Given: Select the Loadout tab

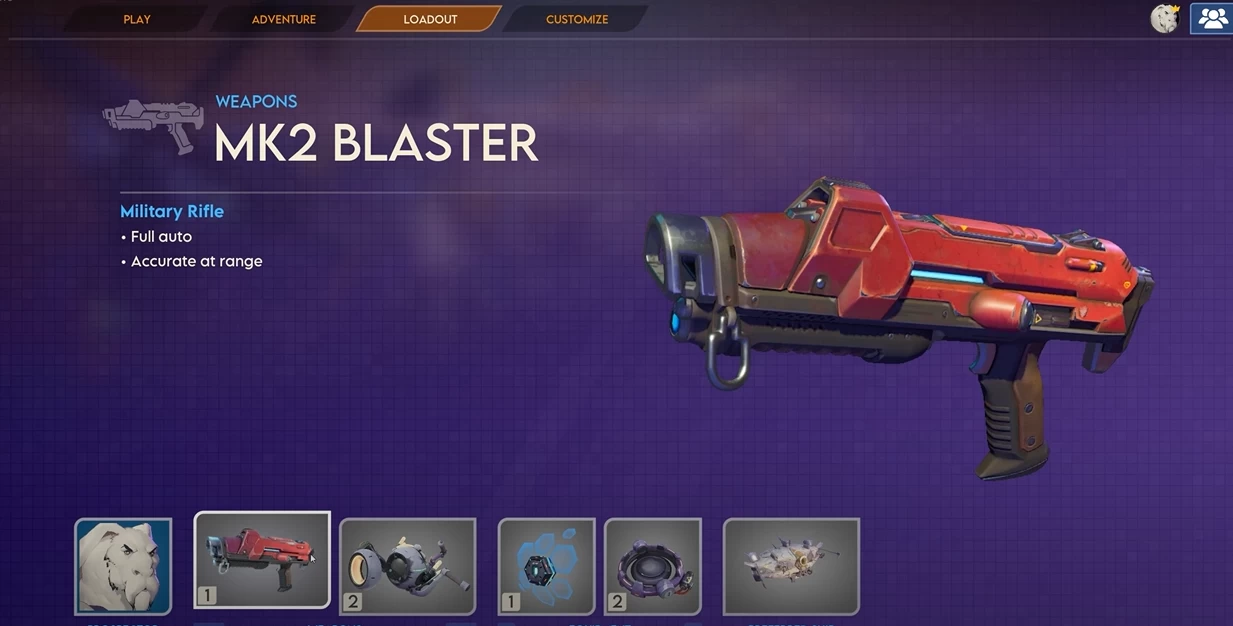Looking at the screenshot, I should 430,19.
